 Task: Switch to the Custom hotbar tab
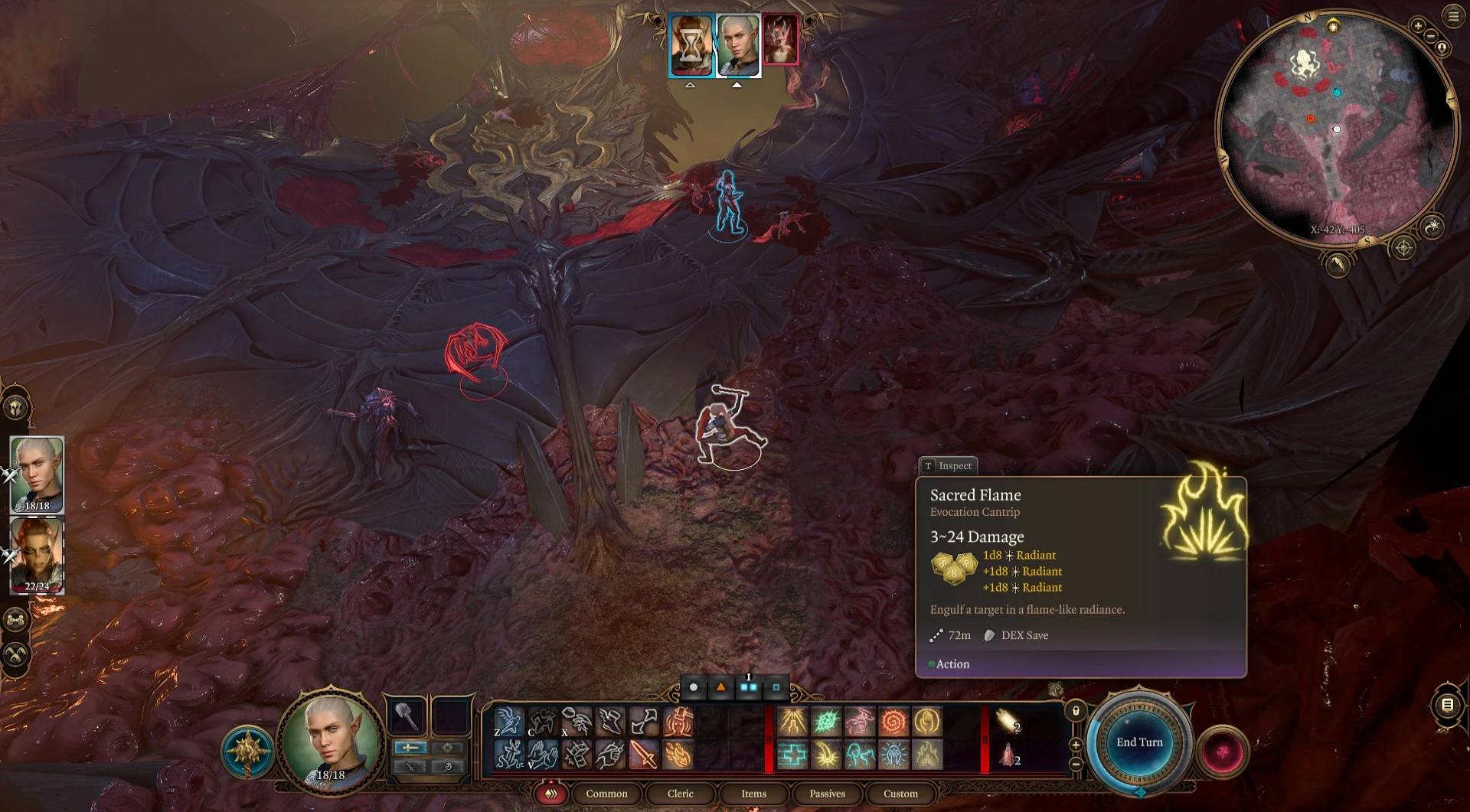coord(900,794)
